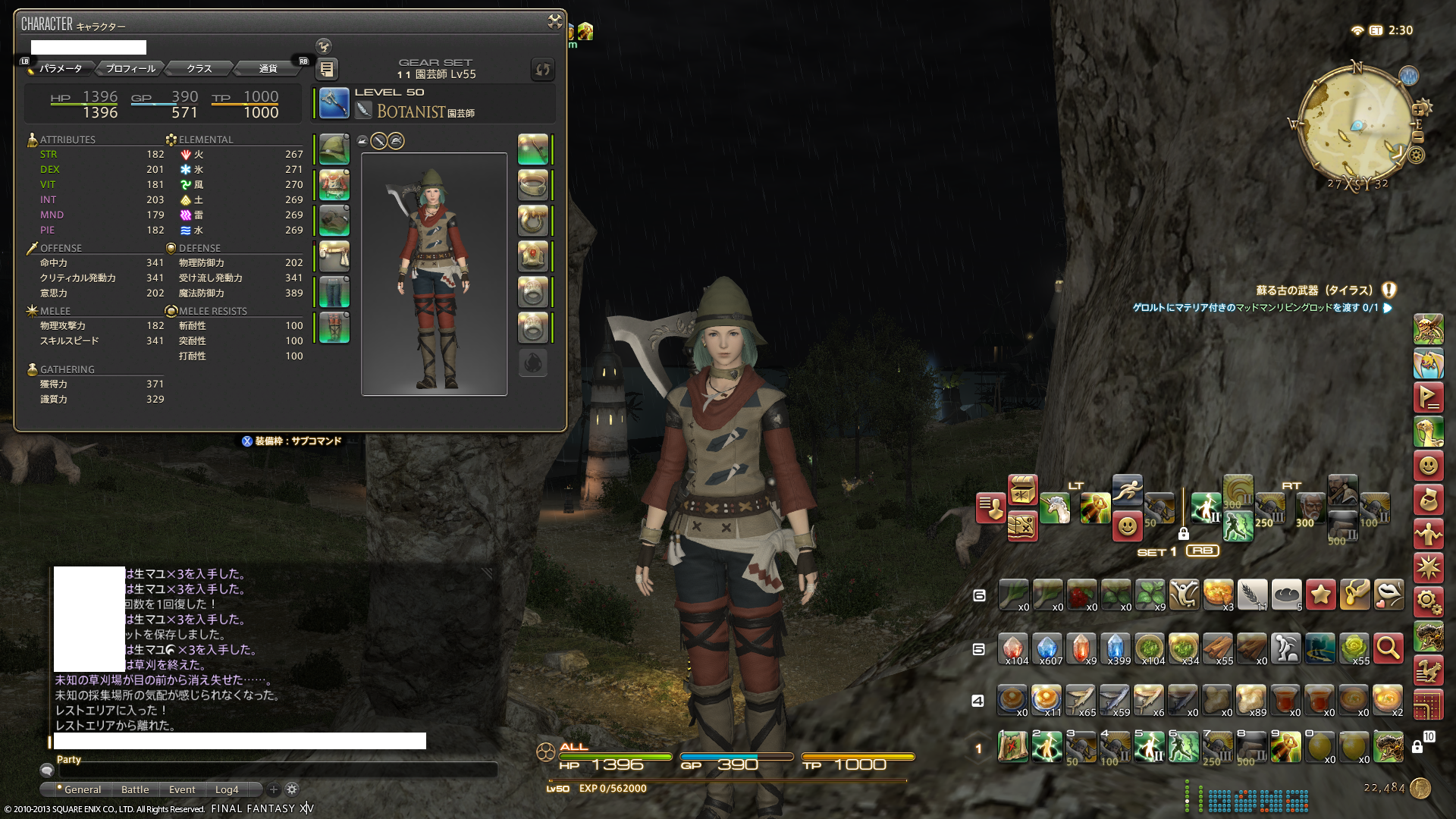Select the General chat tab
The image size is (1456, 819).
pos(82,789)
